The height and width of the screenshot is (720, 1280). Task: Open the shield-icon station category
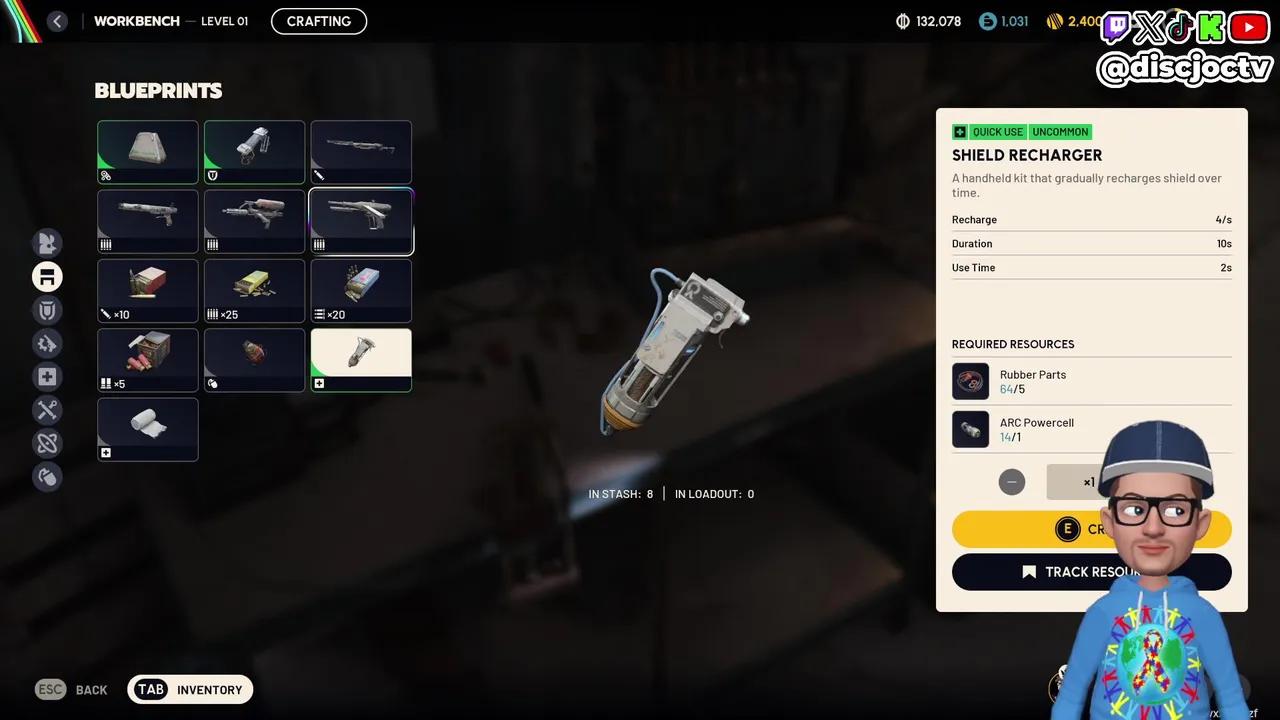pos(47,310)
